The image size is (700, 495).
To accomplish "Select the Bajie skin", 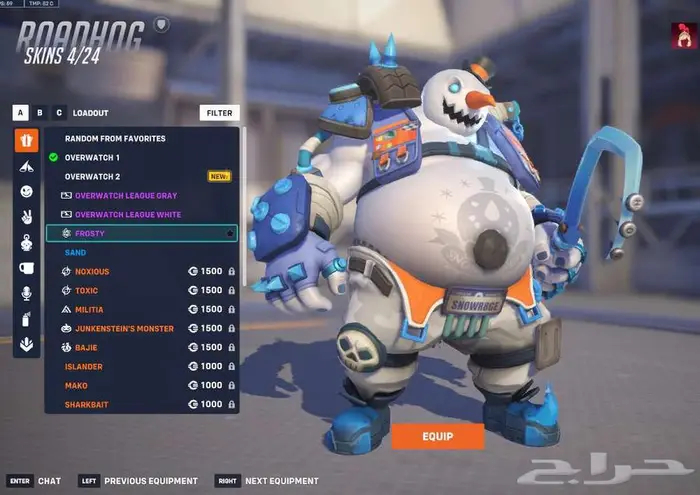I will click(87, 347).
